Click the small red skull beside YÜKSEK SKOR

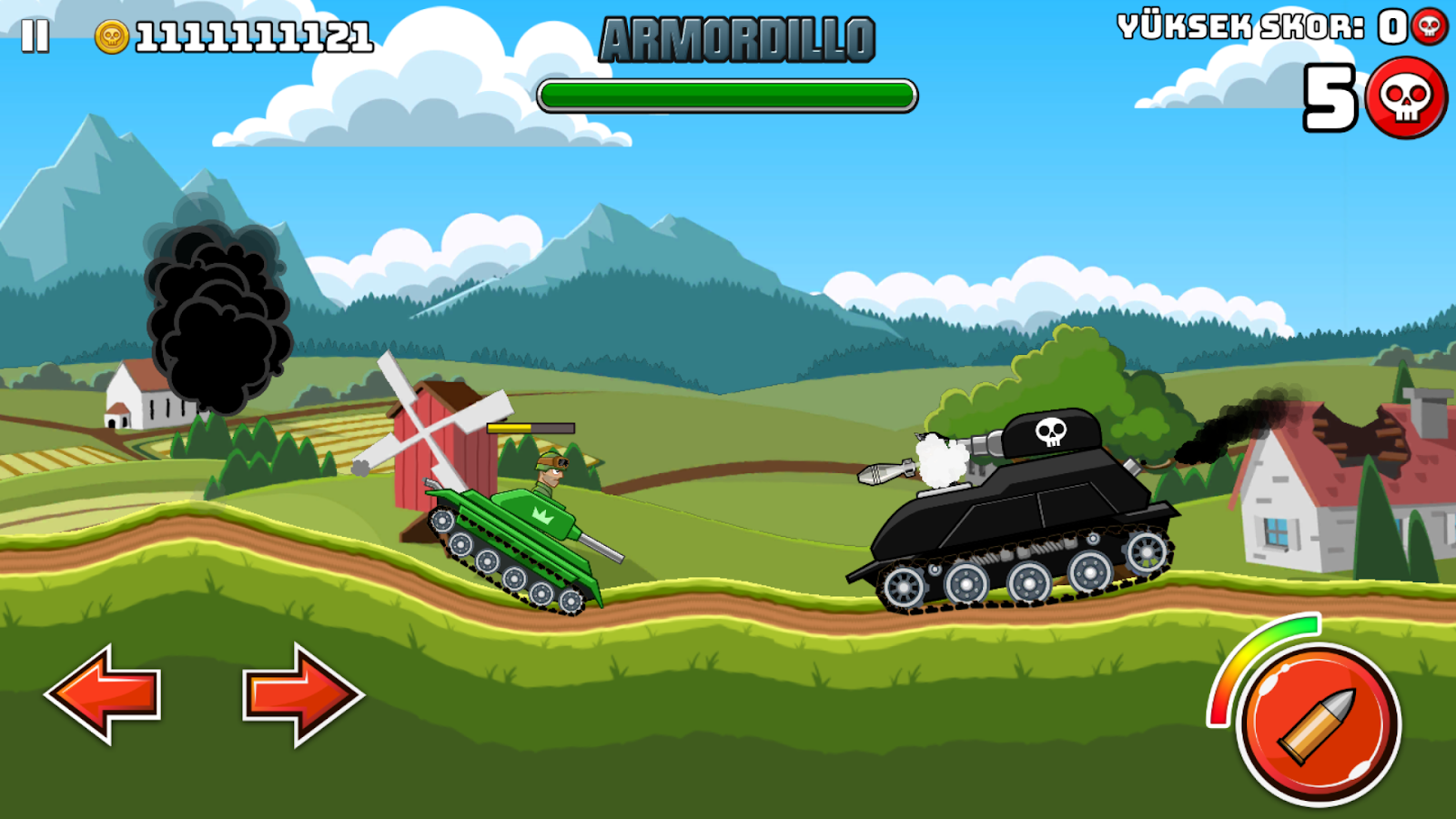pos(1430,27)
